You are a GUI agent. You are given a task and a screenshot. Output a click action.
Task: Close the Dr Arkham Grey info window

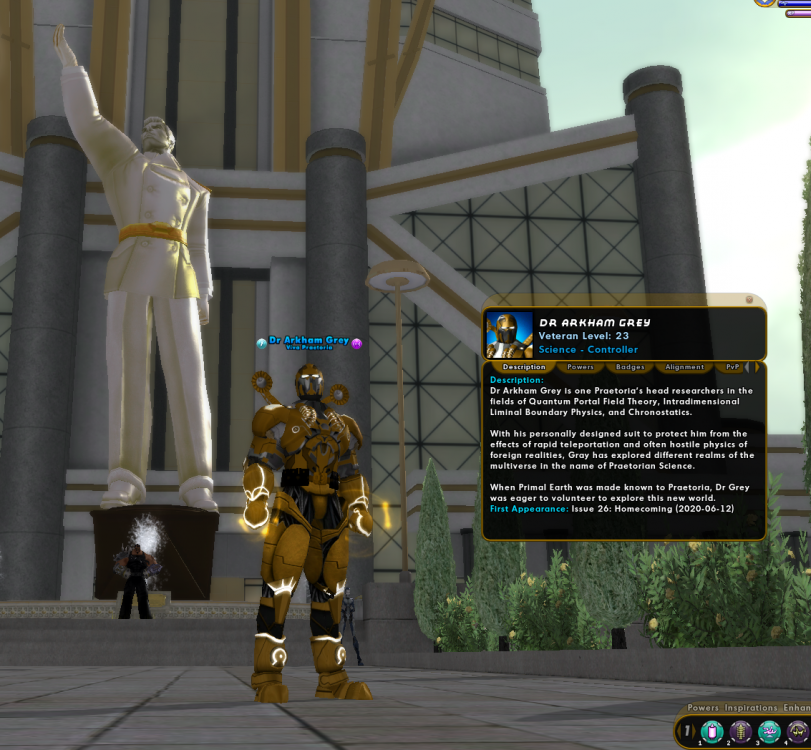click(749, 299)
